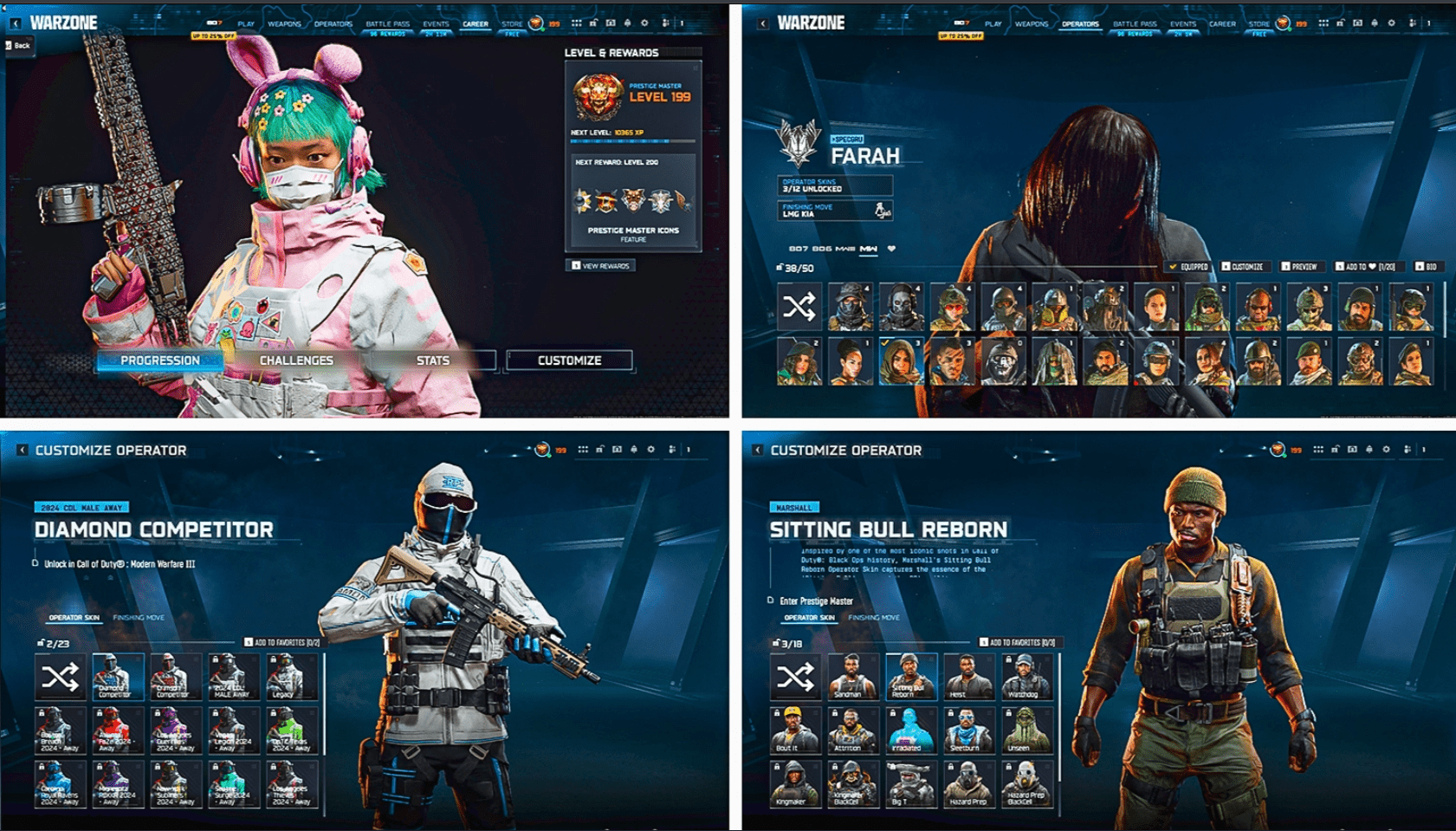The width and height of the screenshot is (1456, 831).
Task: Toggle the Equipped checkmark on Farah's selected skin
Action: coord(1174,267)
